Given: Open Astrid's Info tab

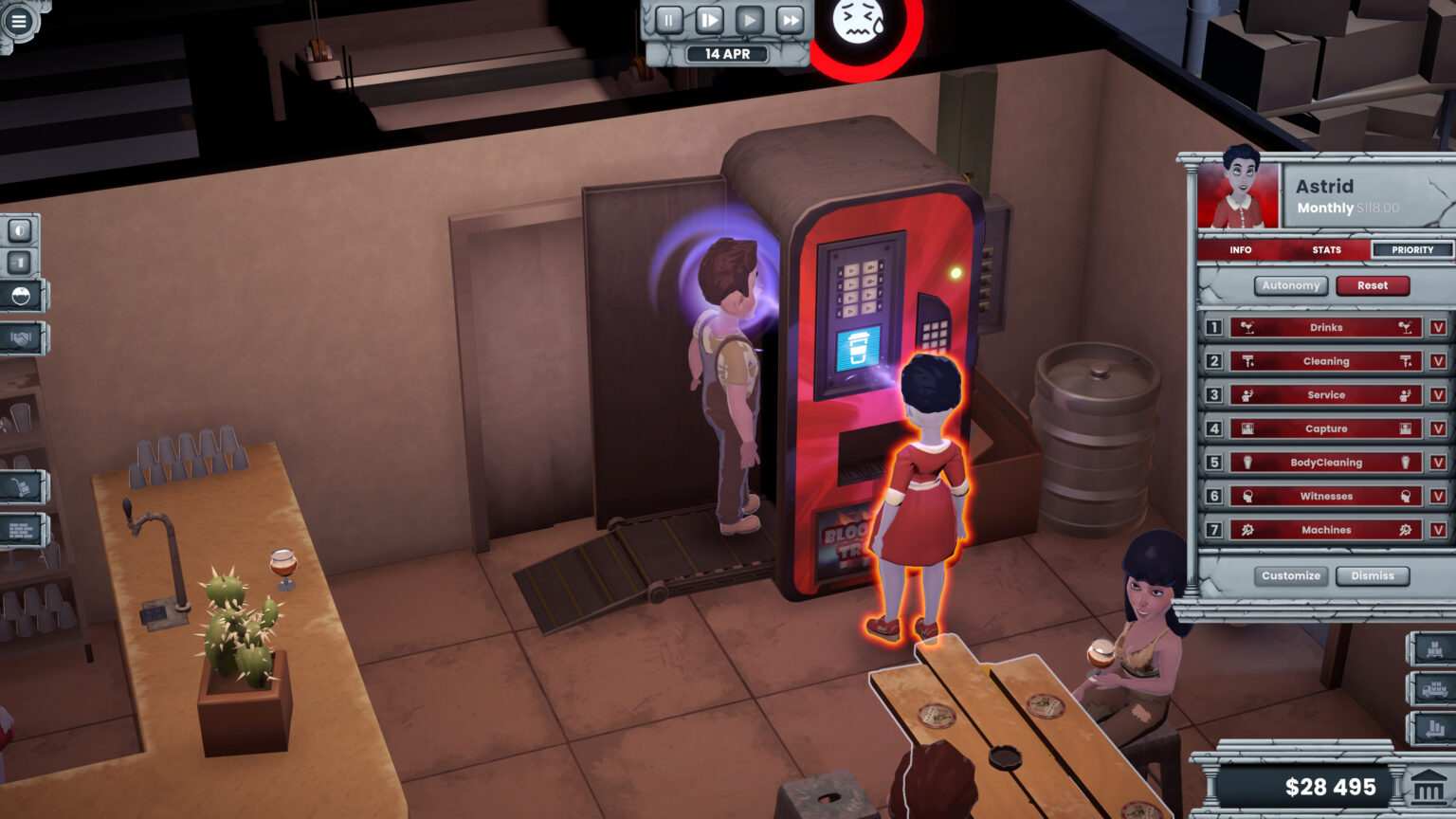Looking at the screenshot, I should [1240, 250].
